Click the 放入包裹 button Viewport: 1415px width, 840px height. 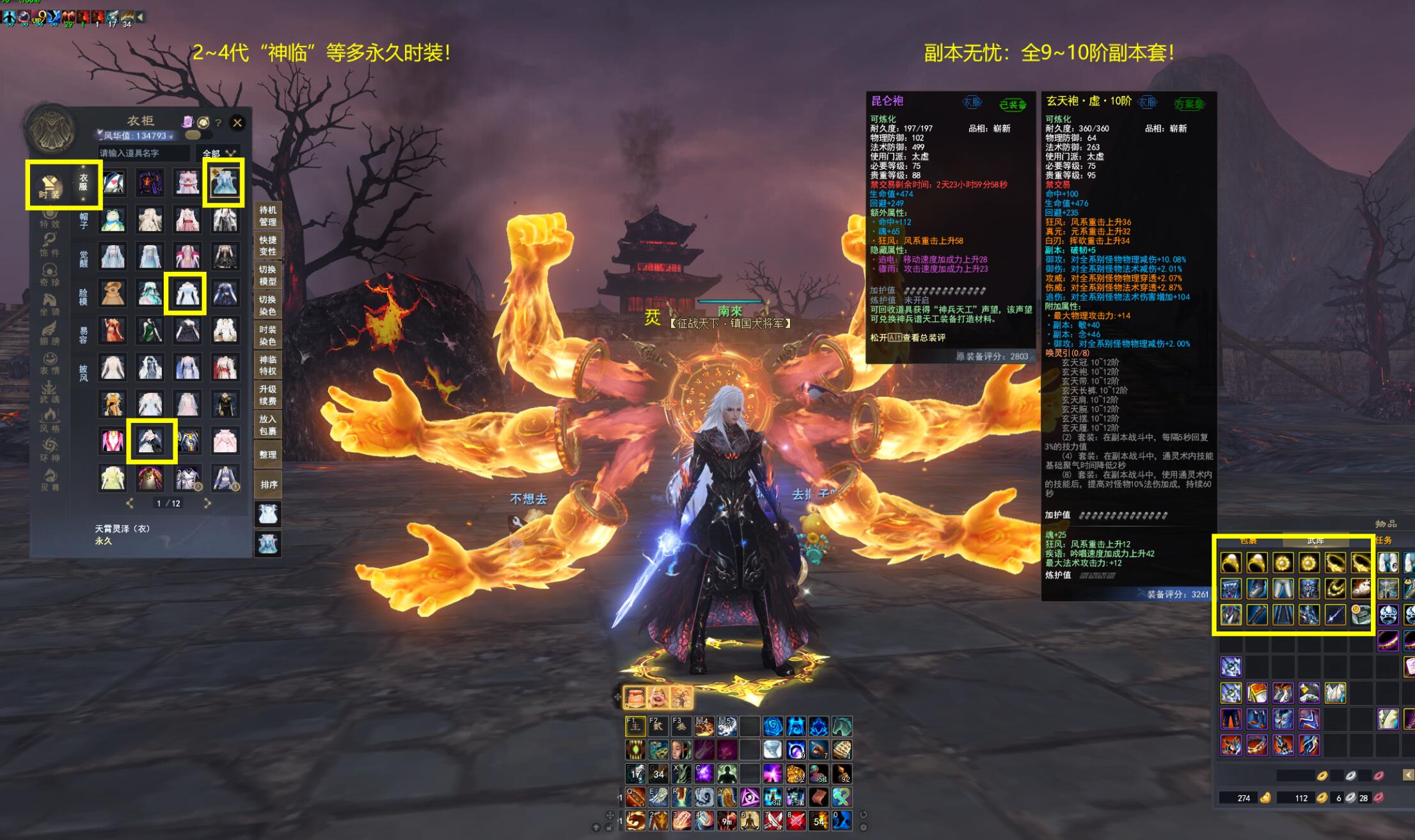(x=268, y=425)
